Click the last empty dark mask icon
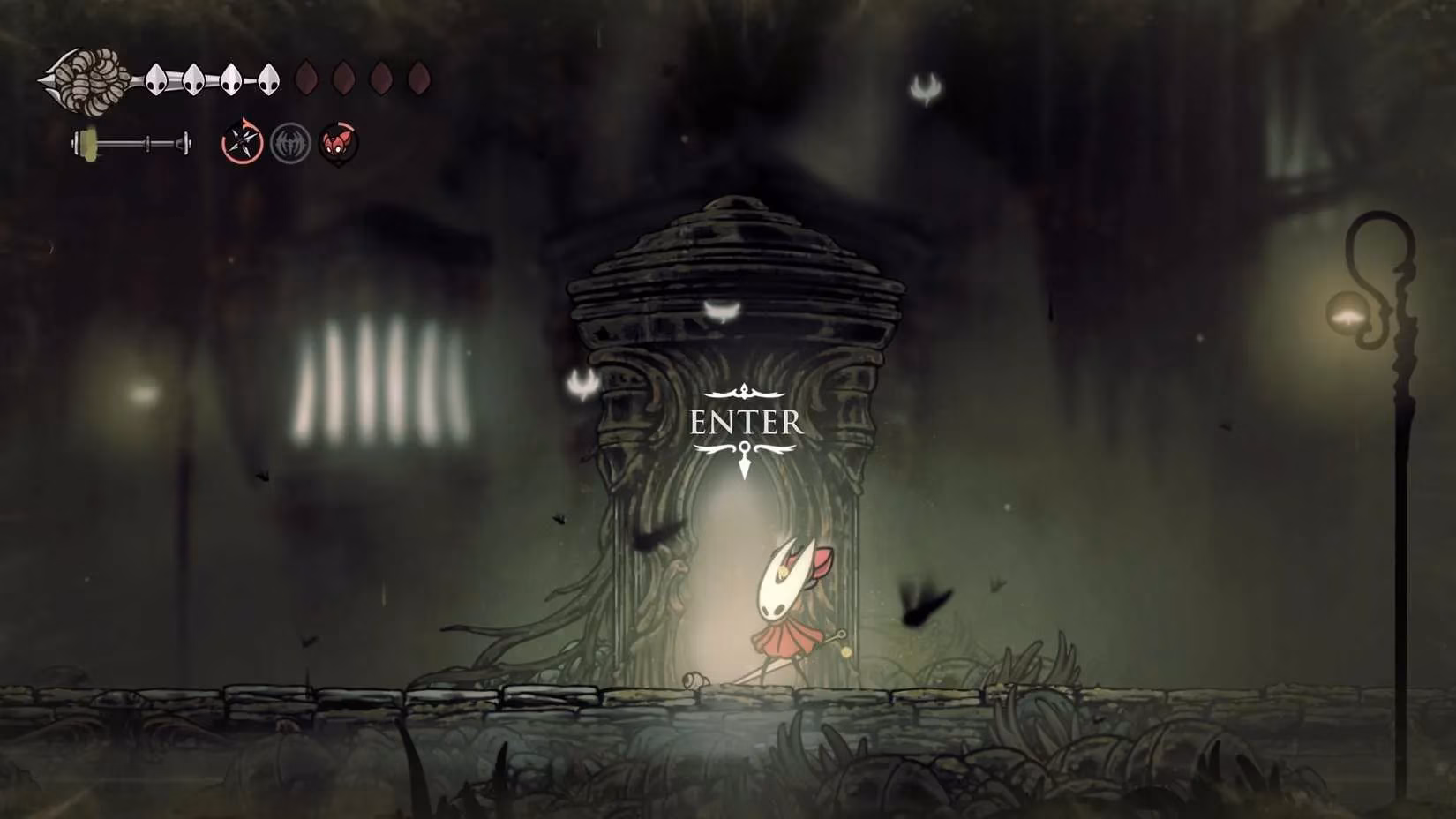 tap(417, 79)
